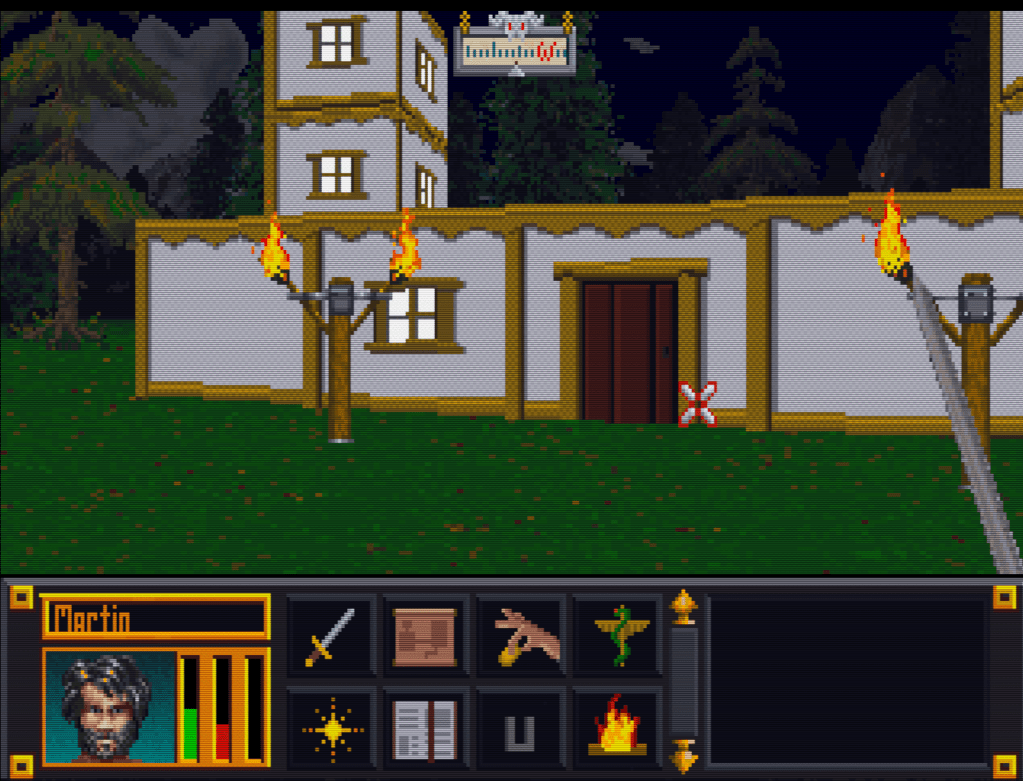Click the gold scroll-up arrow
Image resolution: width=1023 pixels, height=781 pixels.
(684, 607)
